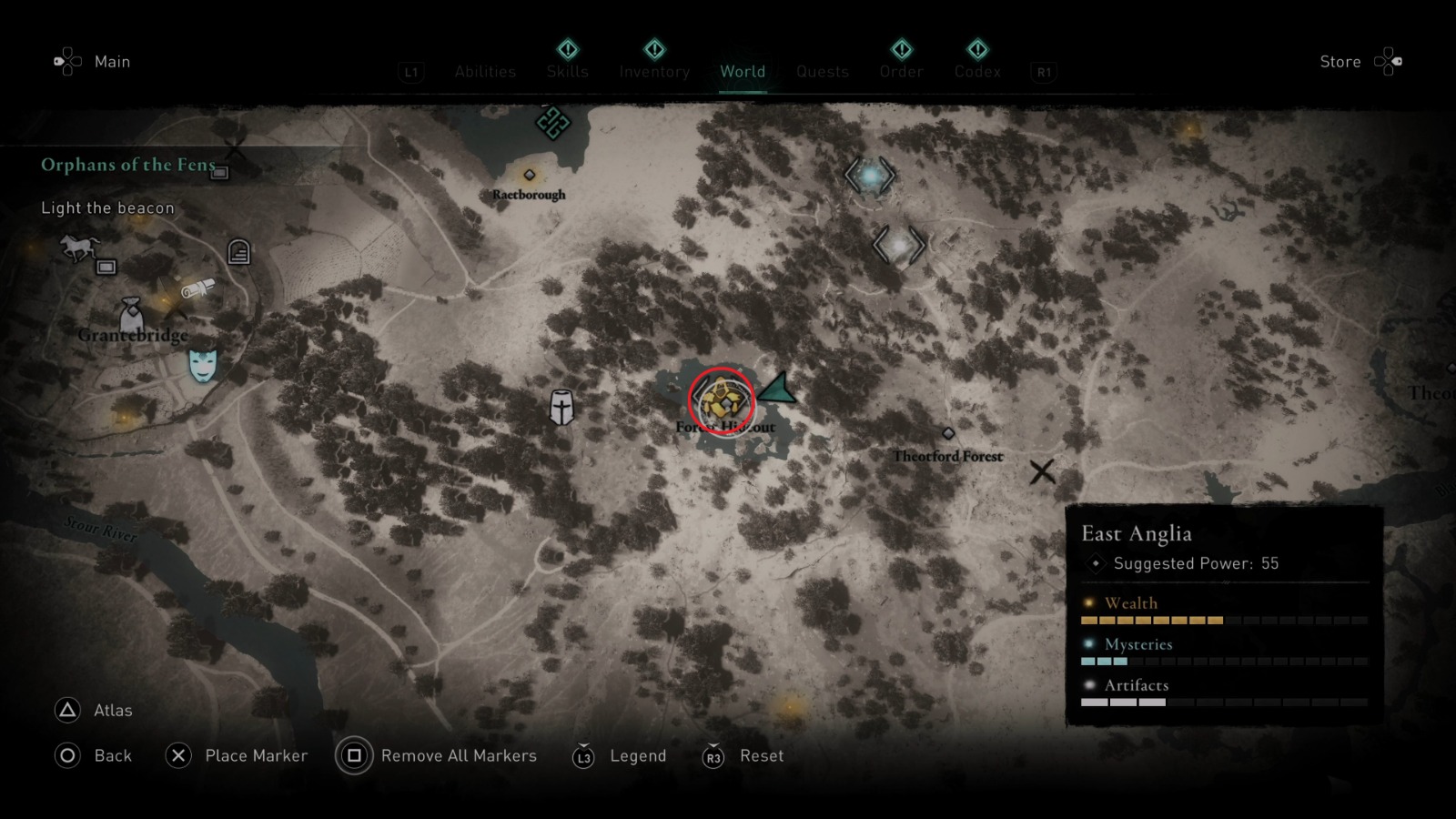Viewport: 1456px width, 819px height.
Task: Click Remove All Markers
Action: [460, 755]
